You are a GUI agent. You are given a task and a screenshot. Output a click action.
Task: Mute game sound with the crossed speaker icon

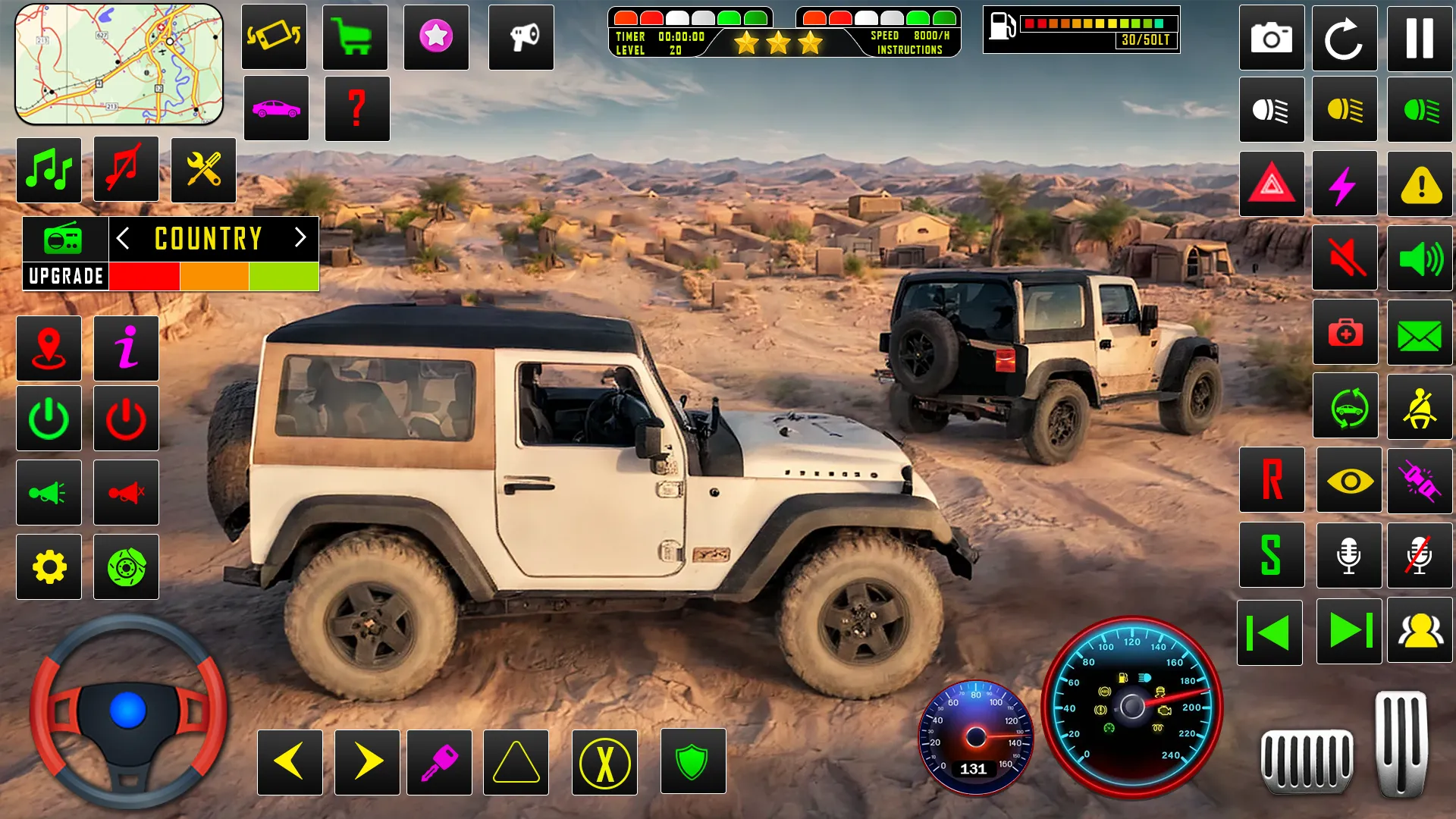click(x=1345, y=258)
